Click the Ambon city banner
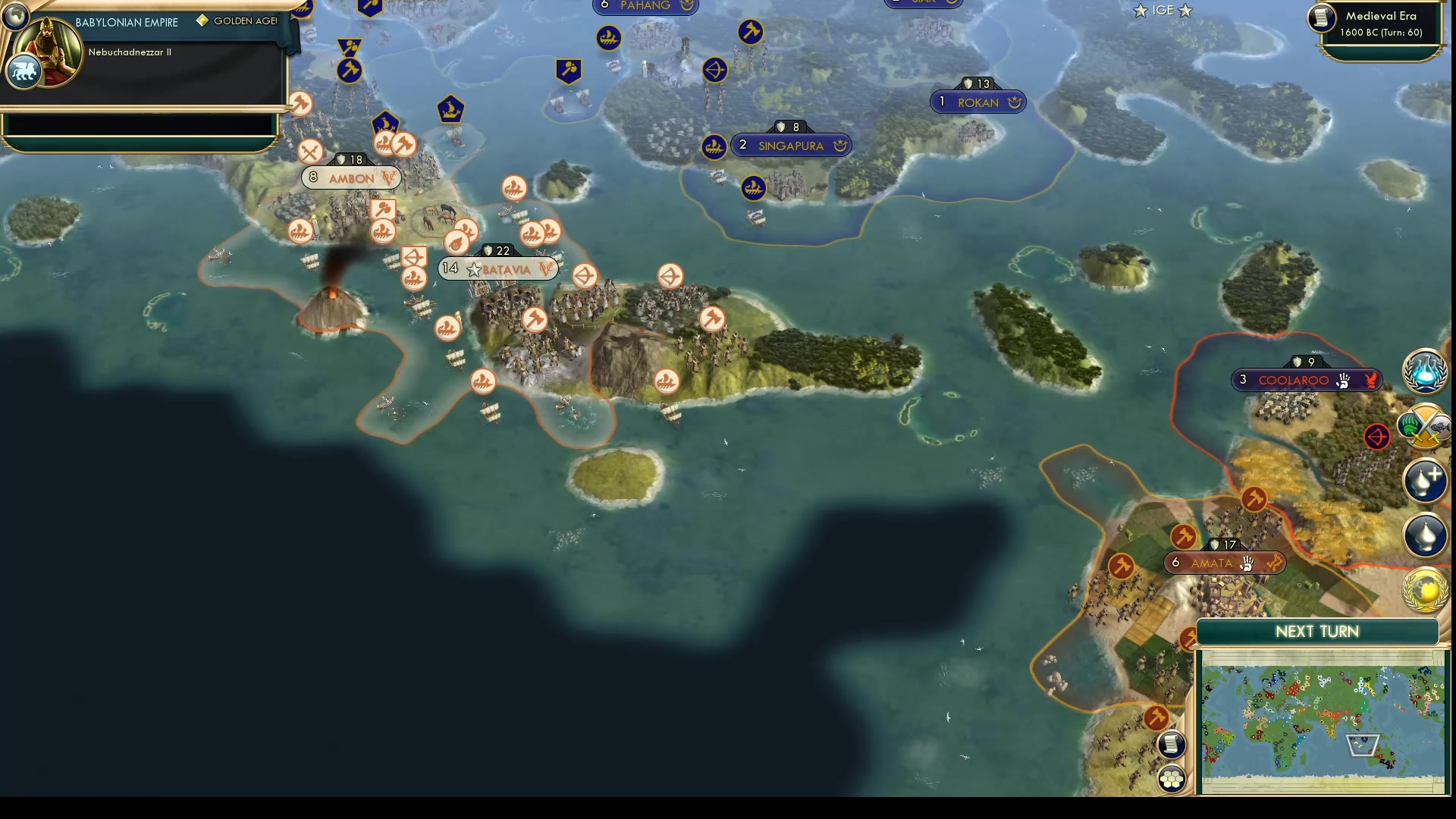The width and height of the screenshot is (1456, 819). pyautogui.click(x=351, y=177)
